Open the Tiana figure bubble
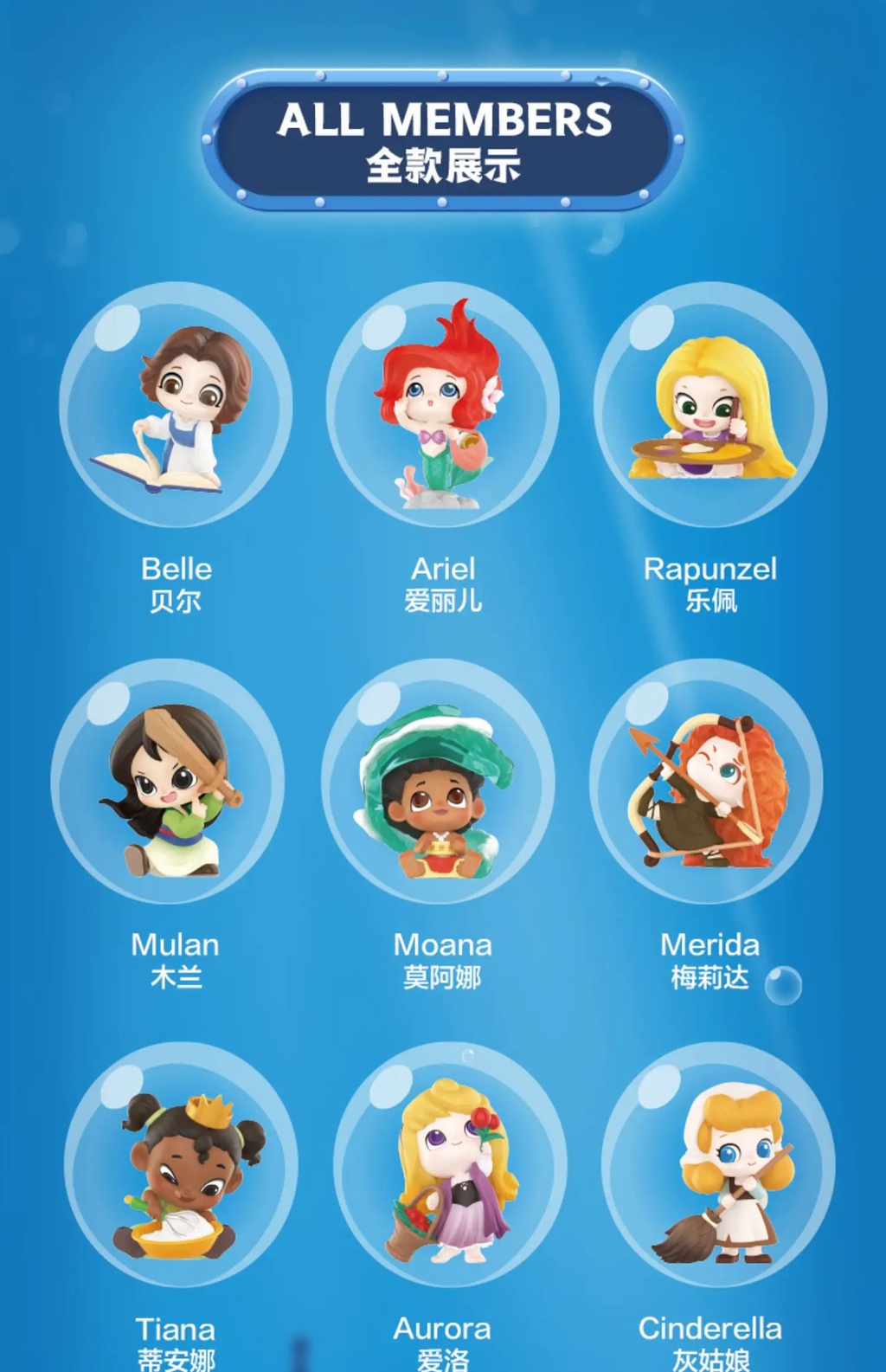The height and width of the screenshot is (1372, 886). coord(181,1164)
